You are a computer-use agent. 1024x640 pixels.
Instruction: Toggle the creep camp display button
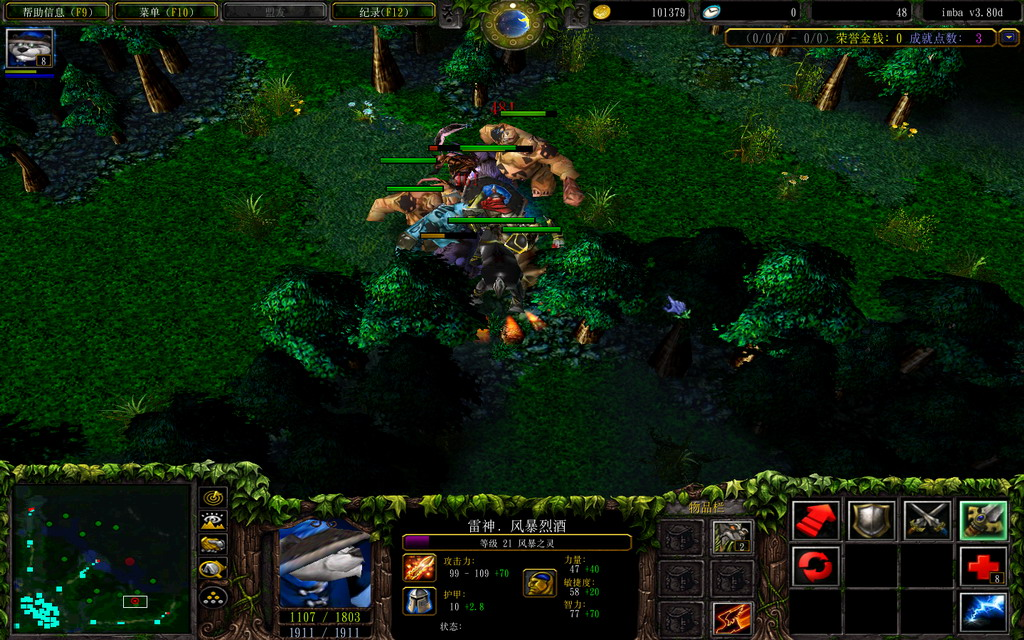point(213,570)
